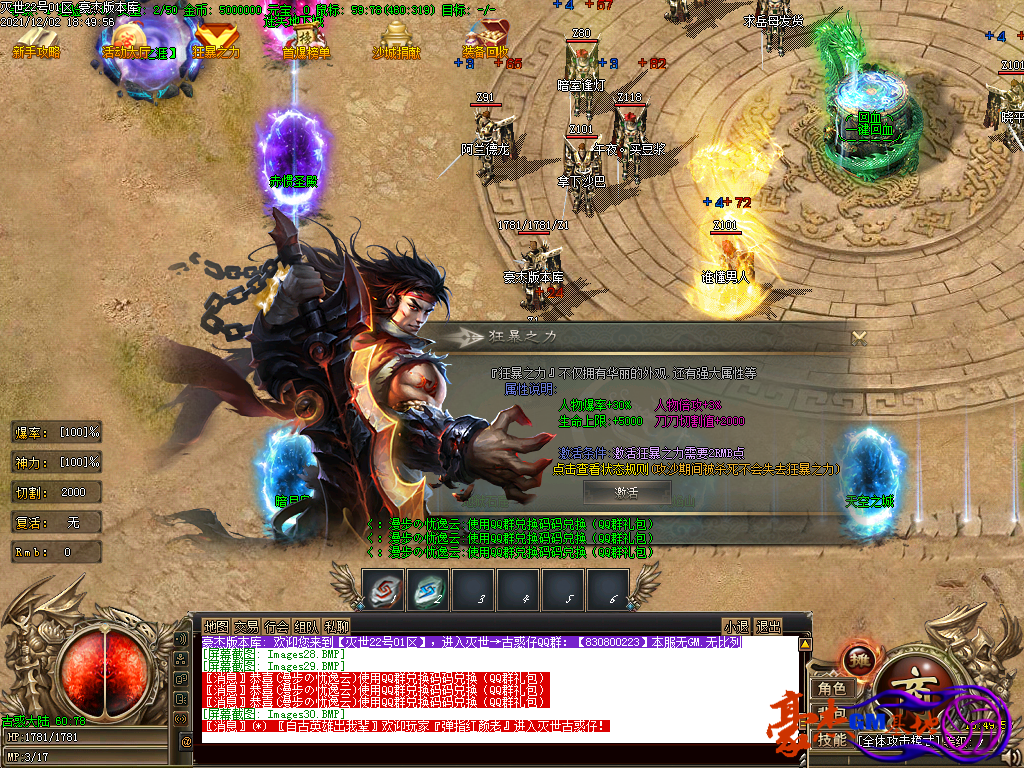The width and height of the screenshot is (1024, 768).
Task: Open the 装备回收 equipment recycle chest
Action: pos(486,40)
